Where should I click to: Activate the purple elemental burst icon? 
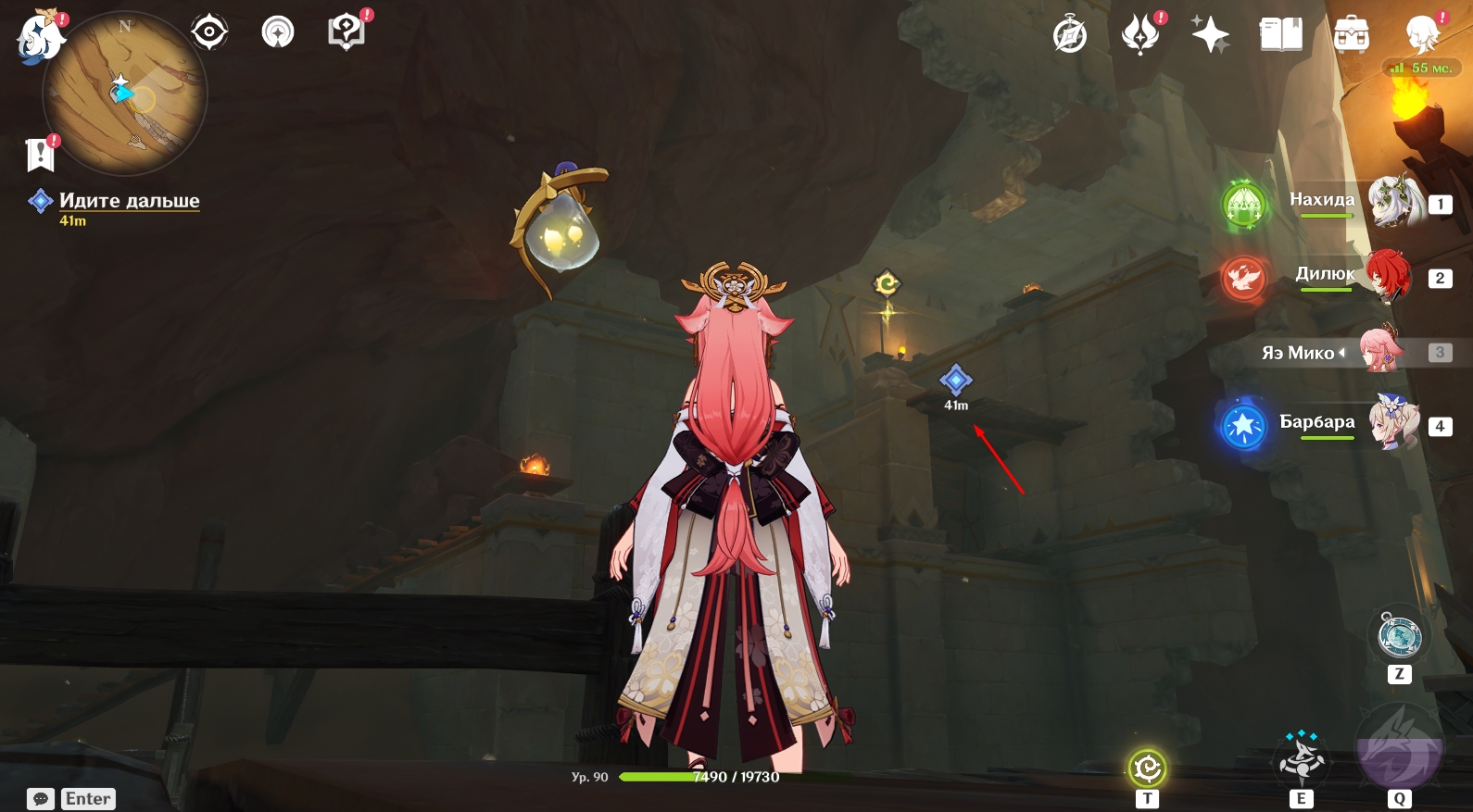click(1399, 749)
